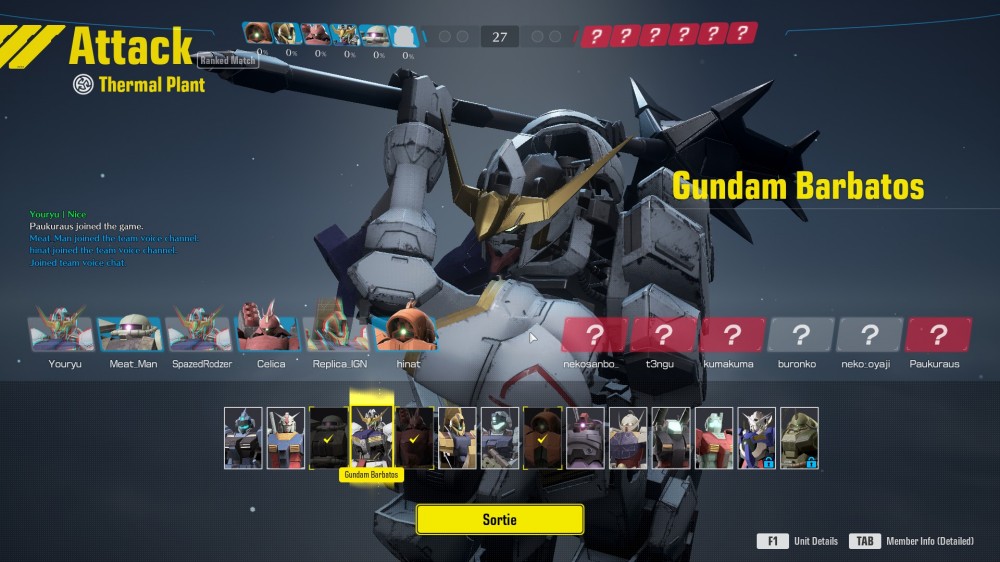Select the gold-headed Methuss unit tile

(x=457, y=437)
